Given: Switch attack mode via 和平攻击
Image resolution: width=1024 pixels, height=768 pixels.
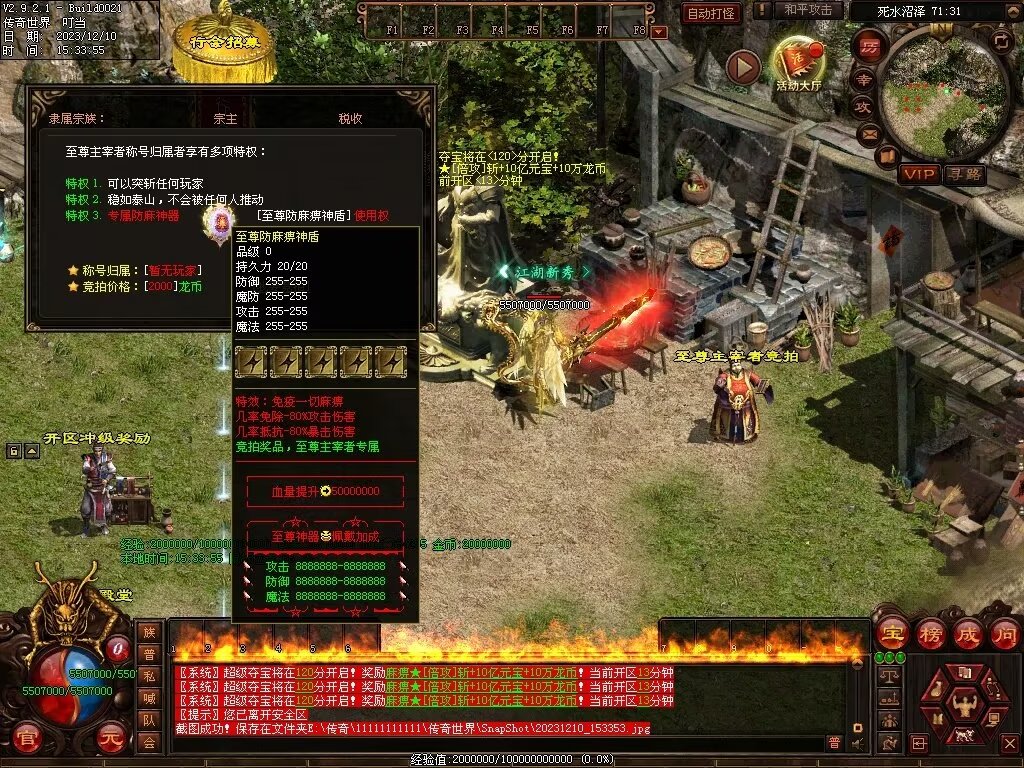Looking at the screenshot, I should (808, 10).
